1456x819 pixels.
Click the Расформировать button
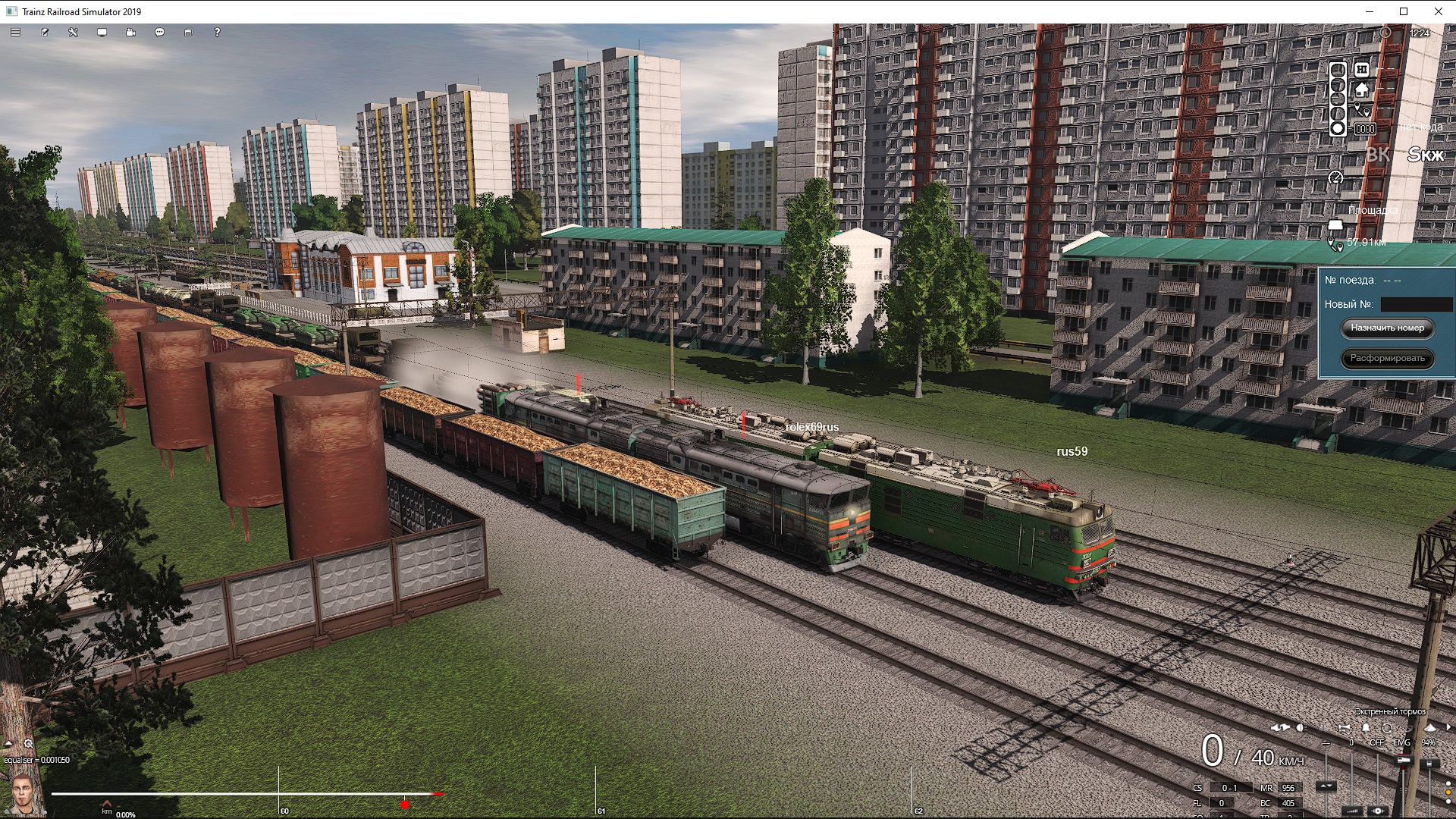[1387, 358]
